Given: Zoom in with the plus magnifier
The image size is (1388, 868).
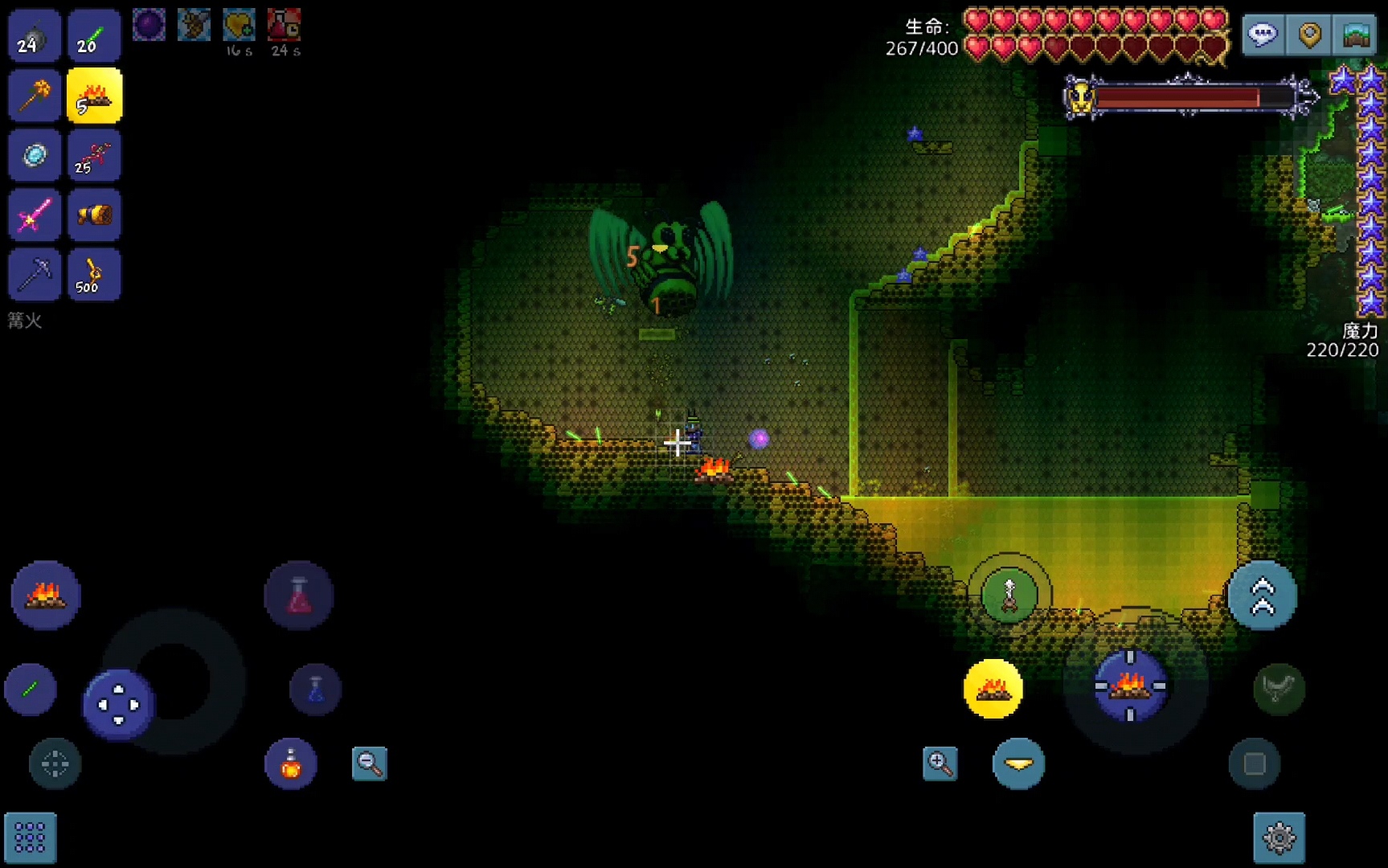Looking at the screenshot, I should [x=940, y=764].
